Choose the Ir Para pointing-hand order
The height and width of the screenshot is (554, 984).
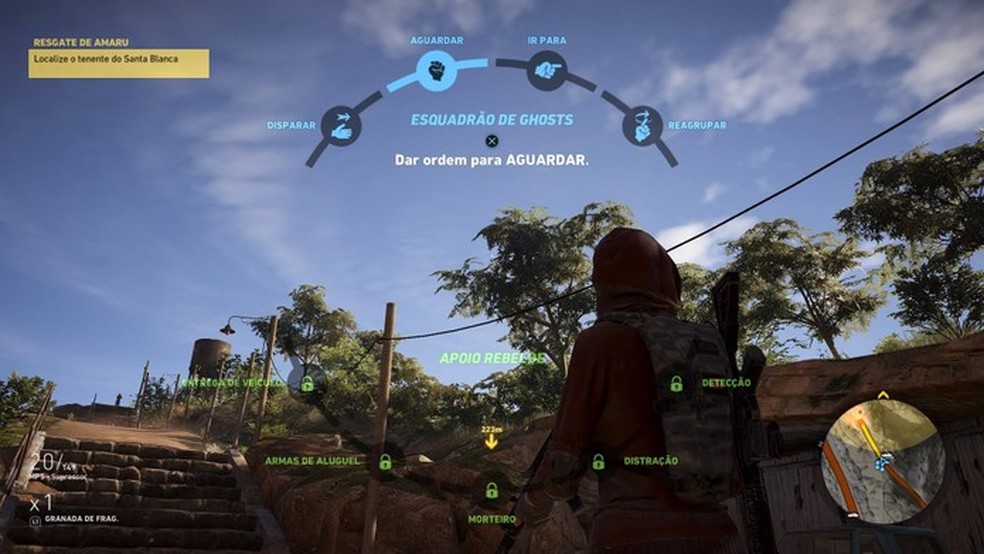[x=546, y=71]
